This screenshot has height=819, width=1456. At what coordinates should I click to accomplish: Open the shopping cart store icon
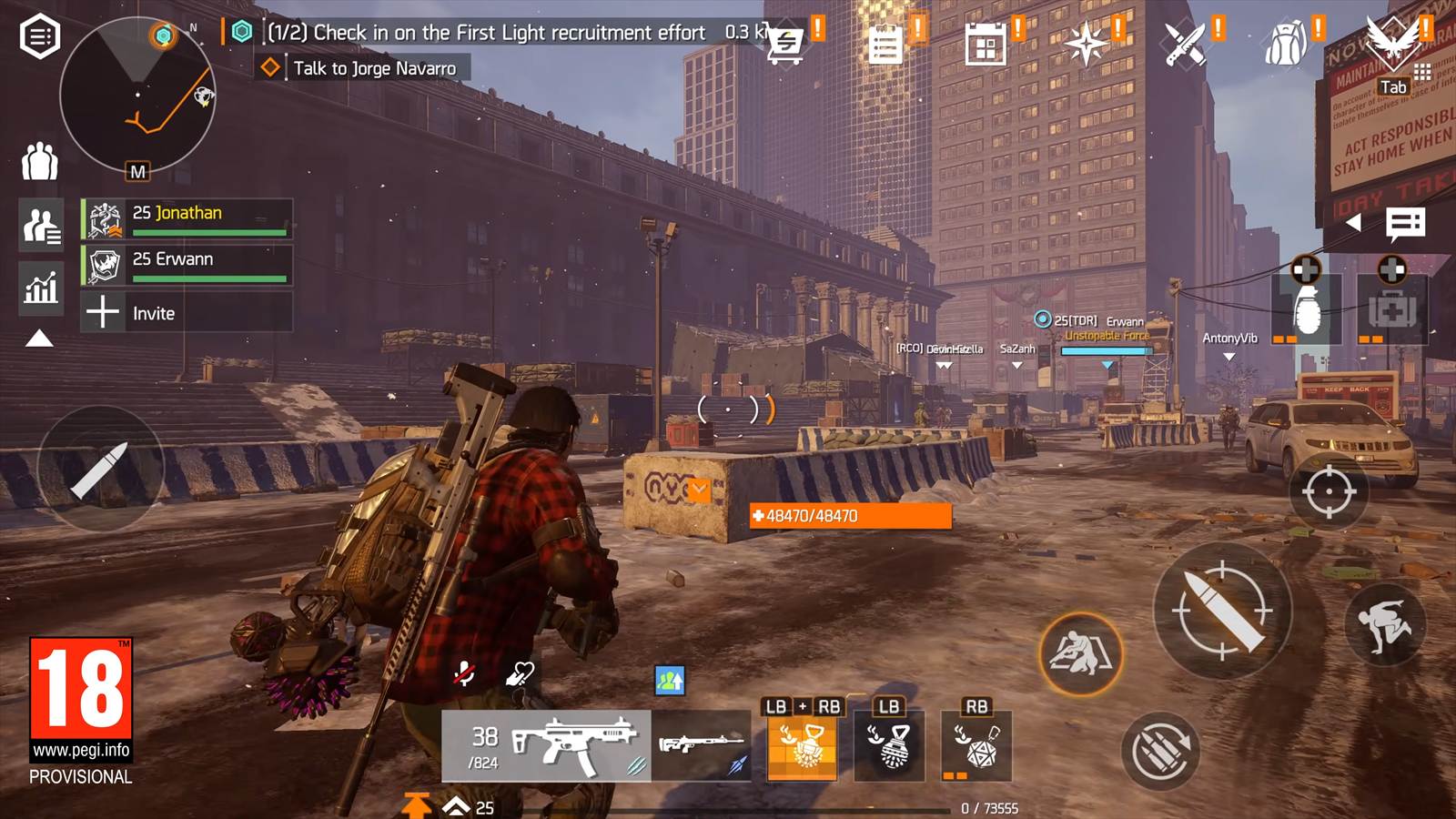pos(785,43)
